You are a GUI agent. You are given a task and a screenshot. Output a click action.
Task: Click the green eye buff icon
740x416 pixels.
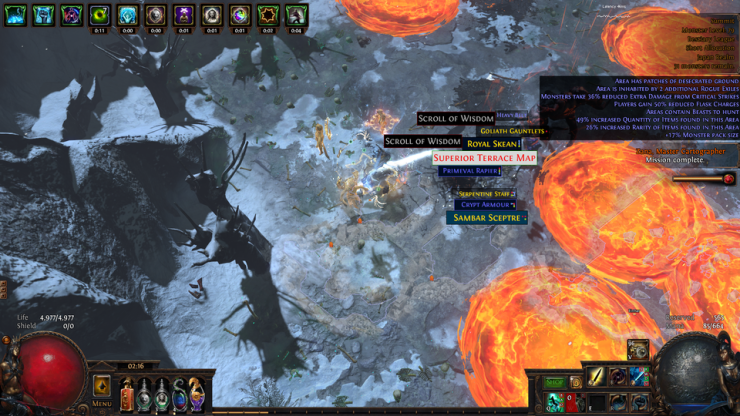(99, 15)
